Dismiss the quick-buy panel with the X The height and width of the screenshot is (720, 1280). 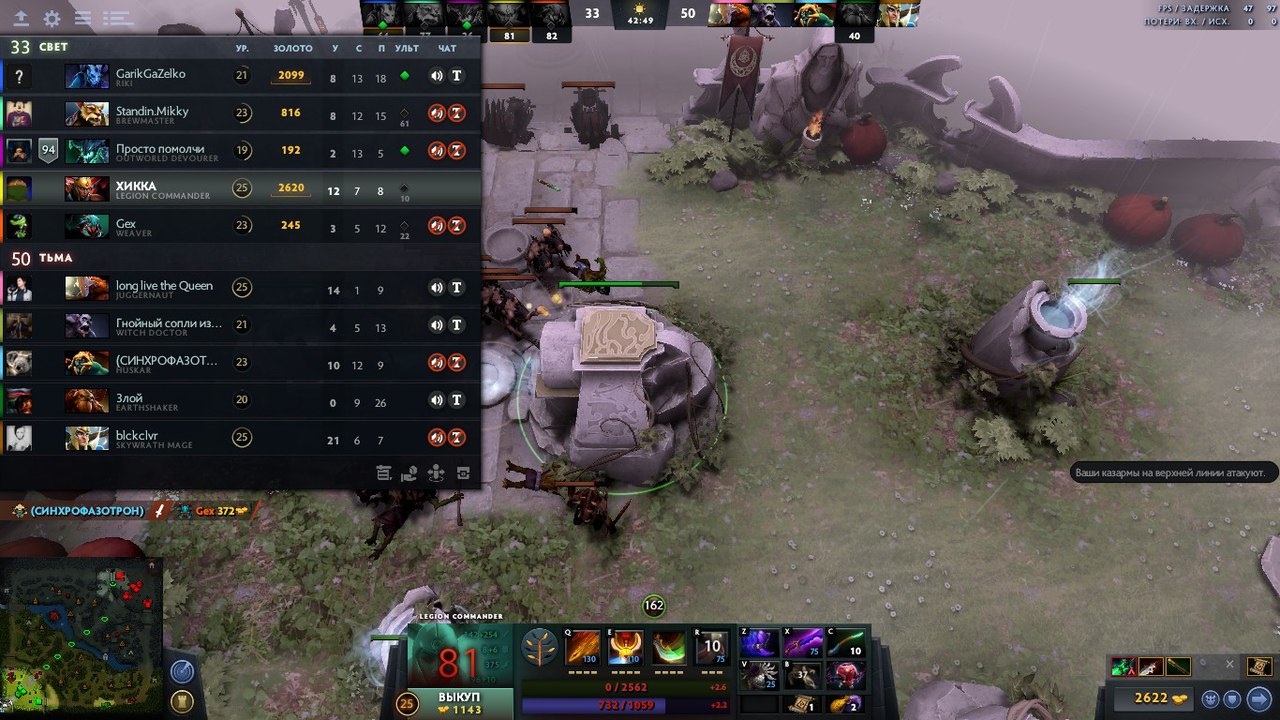1228,664
